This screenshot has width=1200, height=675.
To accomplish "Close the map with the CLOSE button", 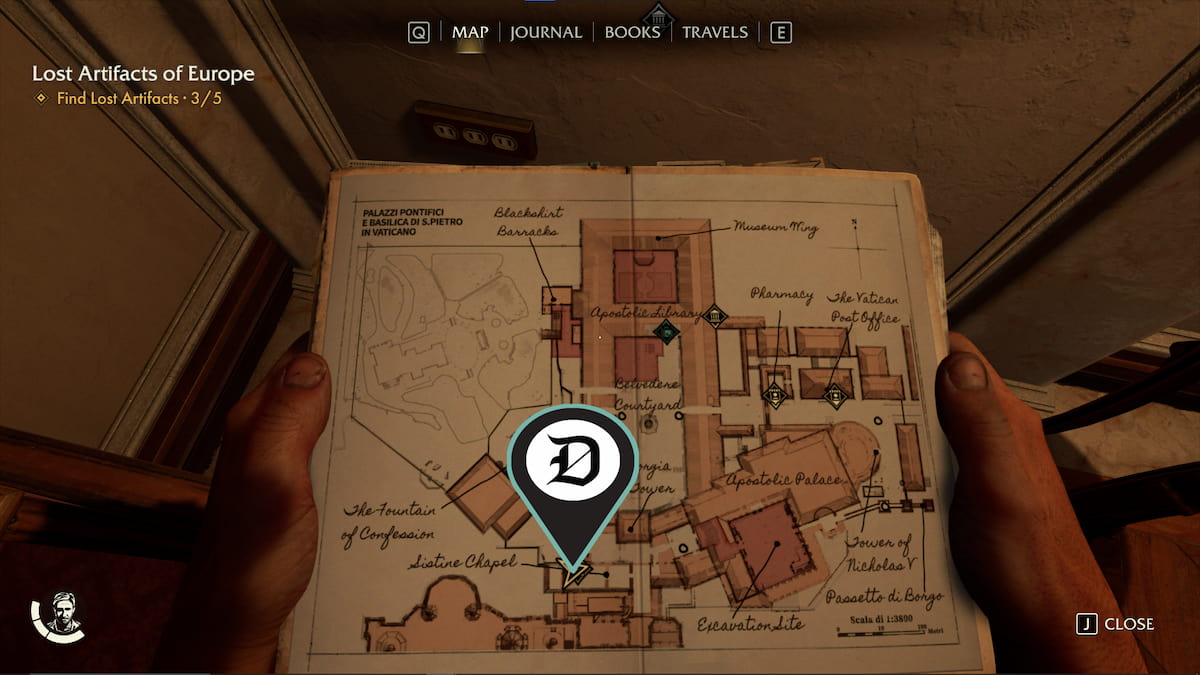I will [1116, 624].
